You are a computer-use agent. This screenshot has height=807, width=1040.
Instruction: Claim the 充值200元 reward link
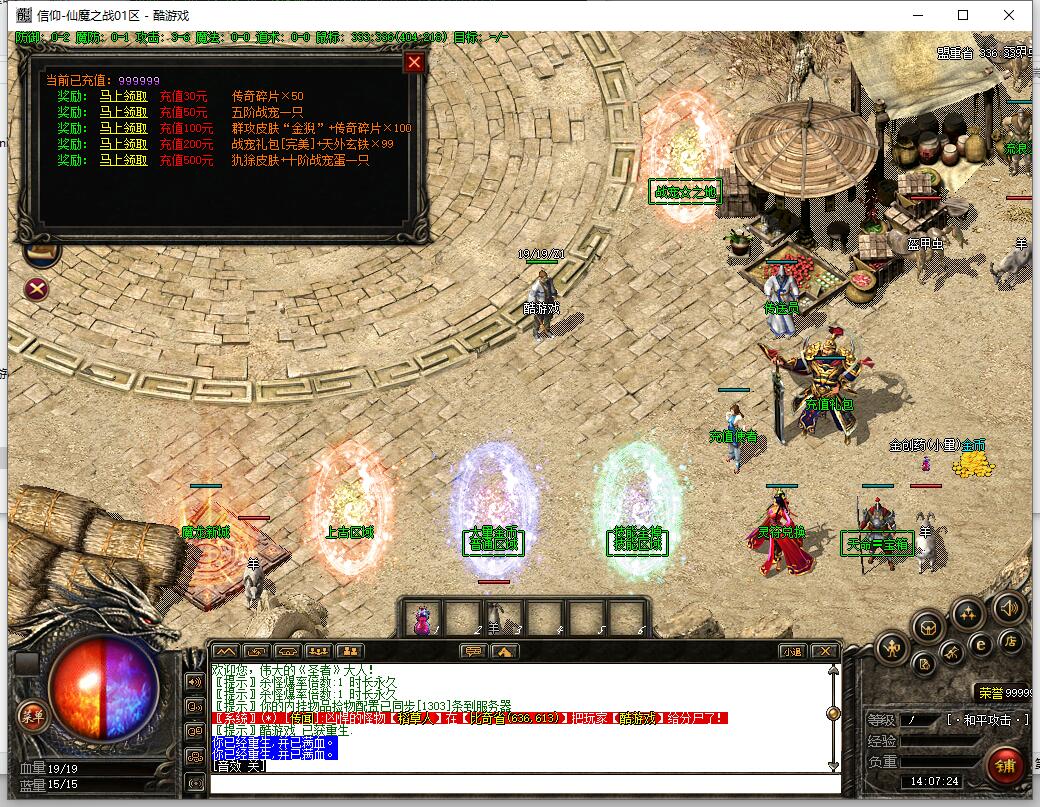tap(123, 144)
